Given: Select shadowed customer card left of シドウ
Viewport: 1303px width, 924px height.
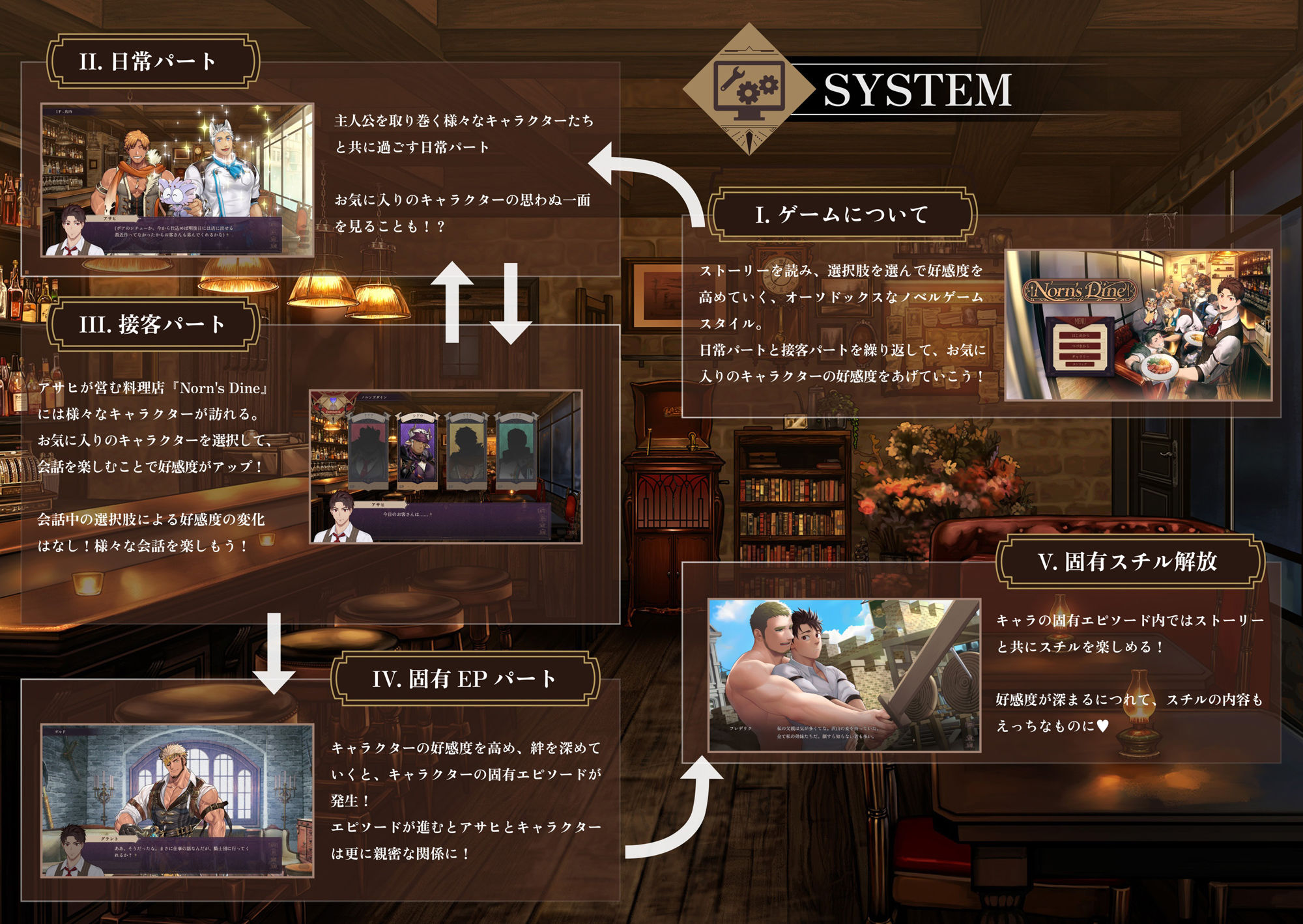Looking at the screenshot, I should pyautogui.click(x=367, y=449).
